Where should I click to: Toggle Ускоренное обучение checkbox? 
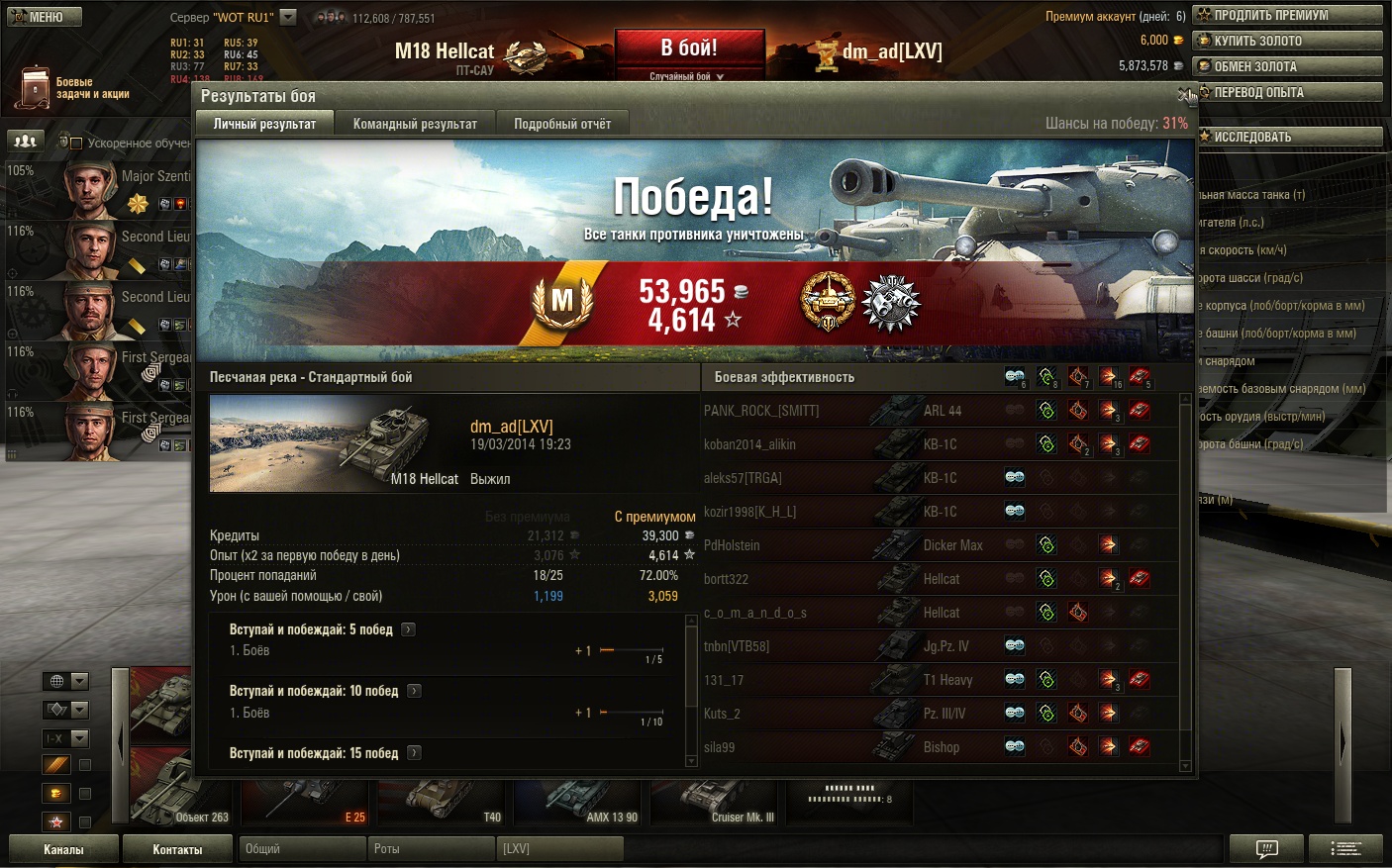click(76, 143)
